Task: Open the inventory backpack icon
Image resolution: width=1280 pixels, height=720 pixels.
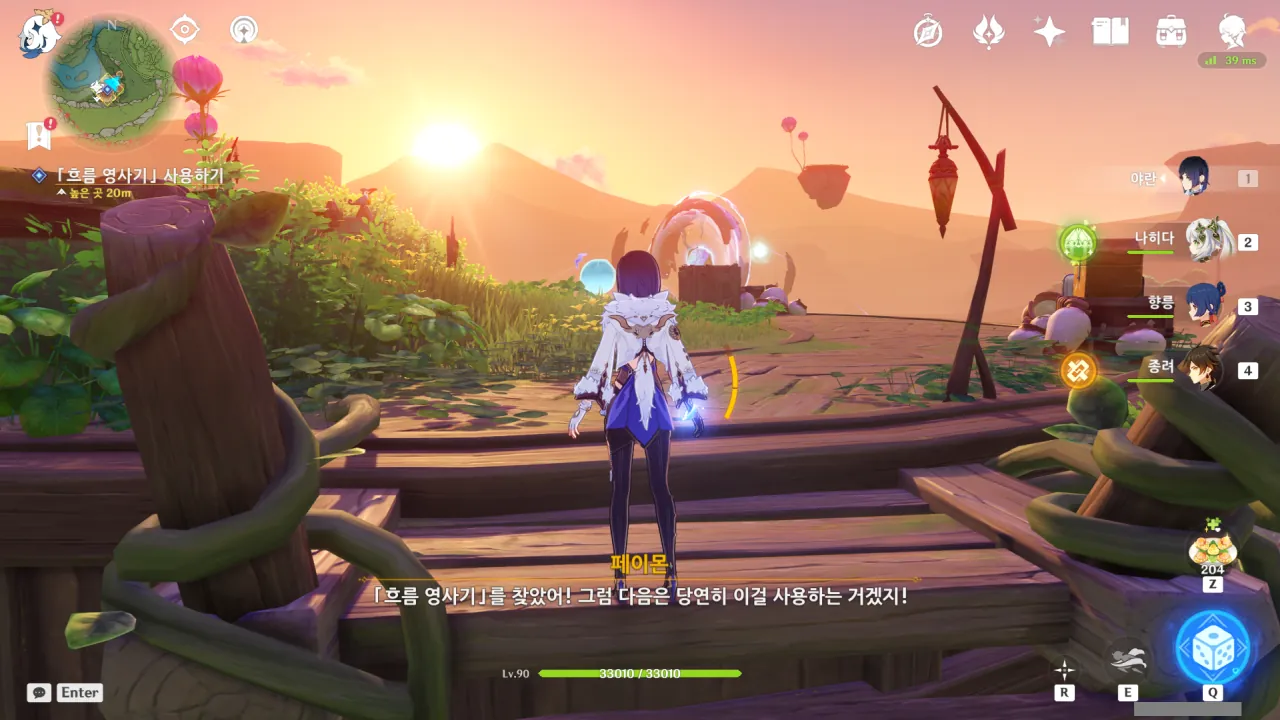Action: [1170, 32]
